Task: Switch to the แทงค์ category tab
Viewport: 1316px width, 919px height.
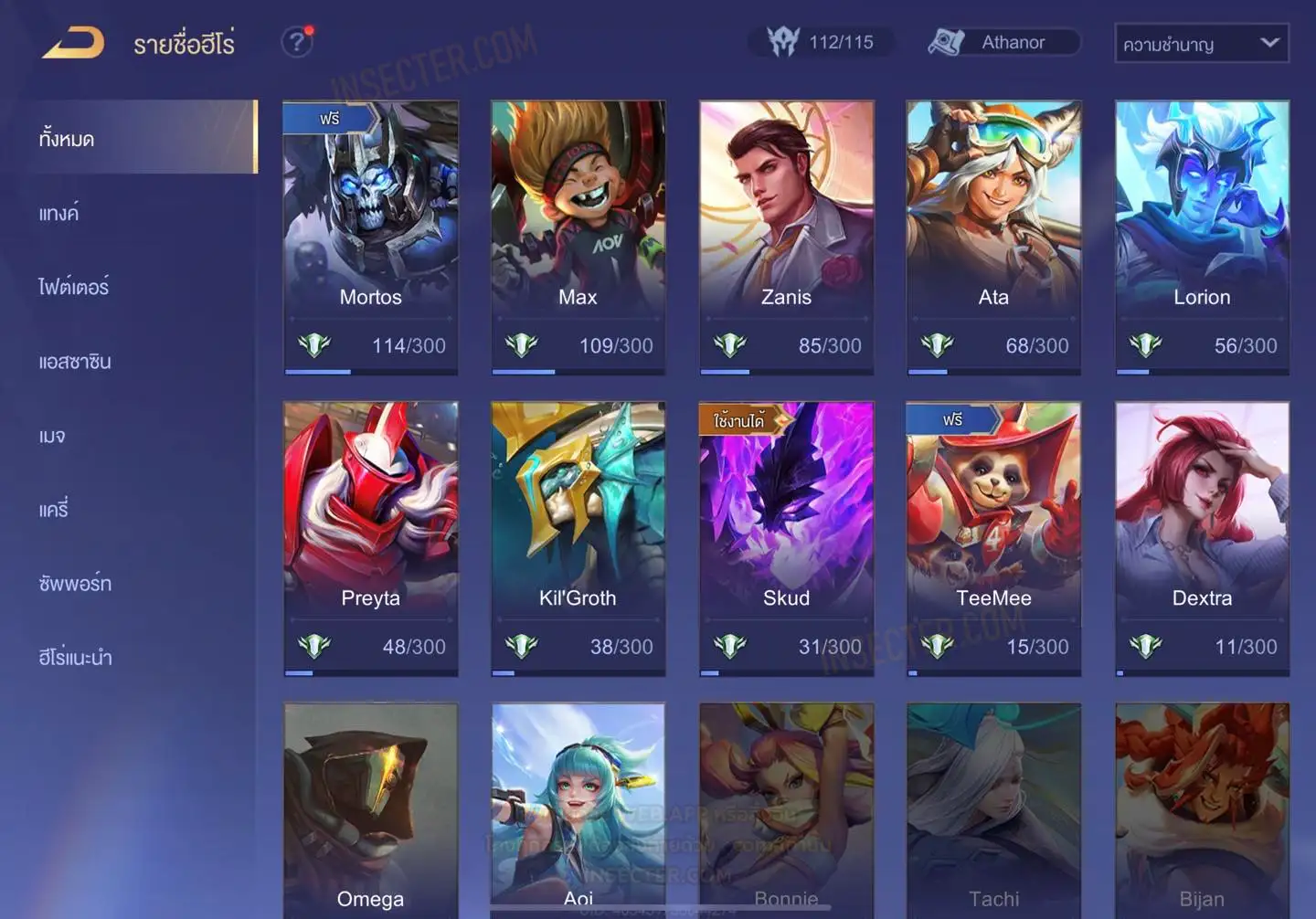Action: coord(59,214)
